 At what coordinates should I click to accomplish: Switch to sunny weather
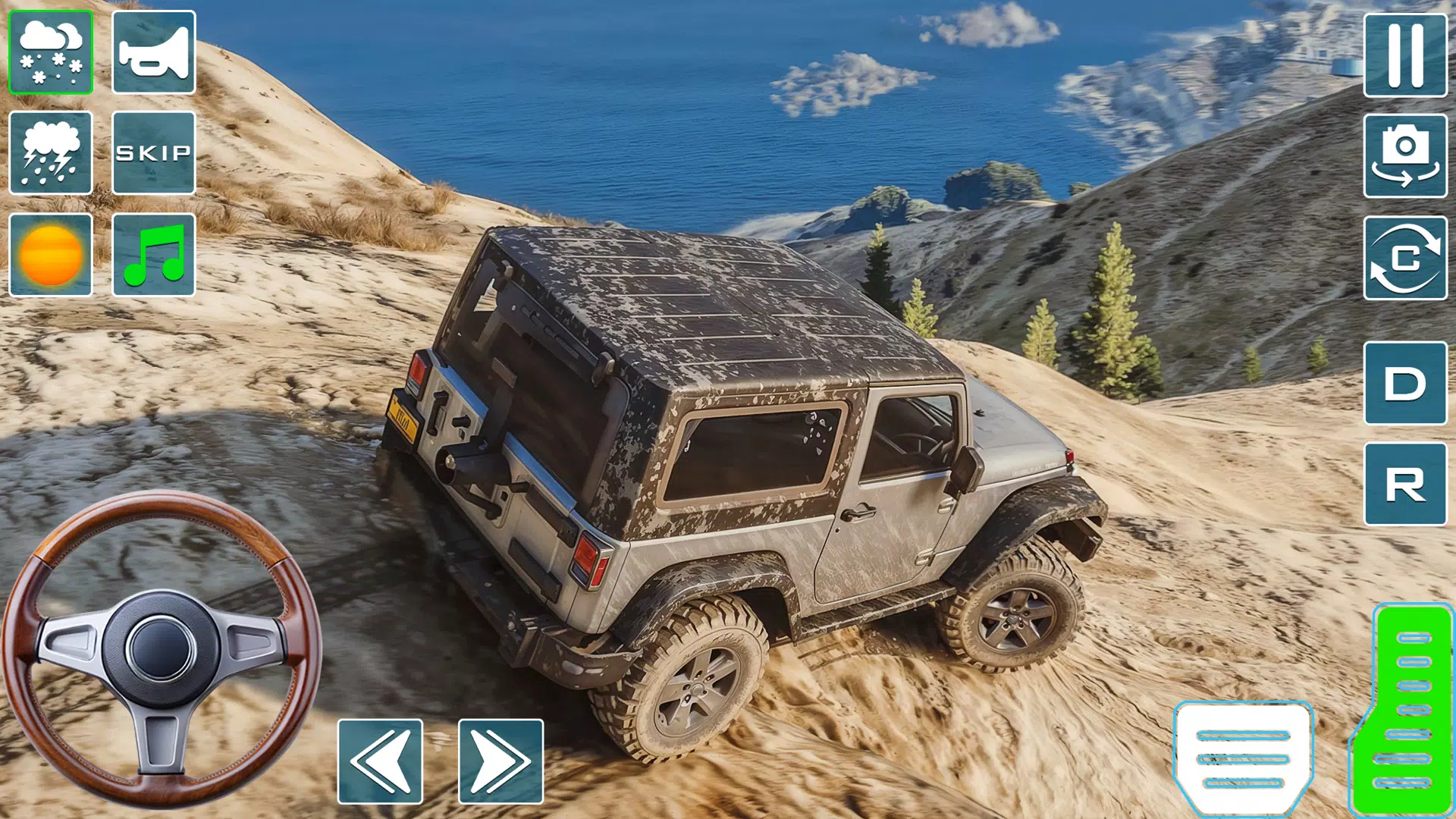pos(51,253)
